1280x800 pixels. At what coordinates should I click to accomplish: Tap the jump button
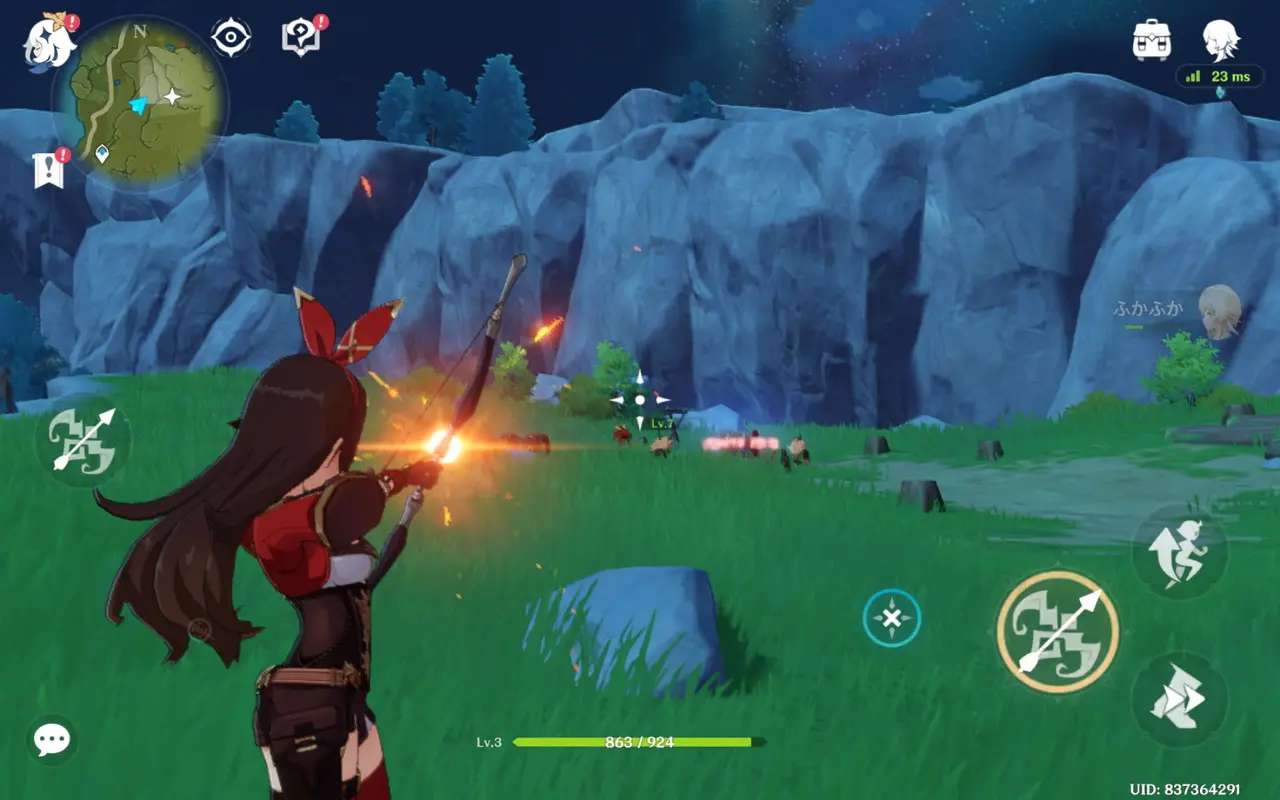coord(1179,552)
